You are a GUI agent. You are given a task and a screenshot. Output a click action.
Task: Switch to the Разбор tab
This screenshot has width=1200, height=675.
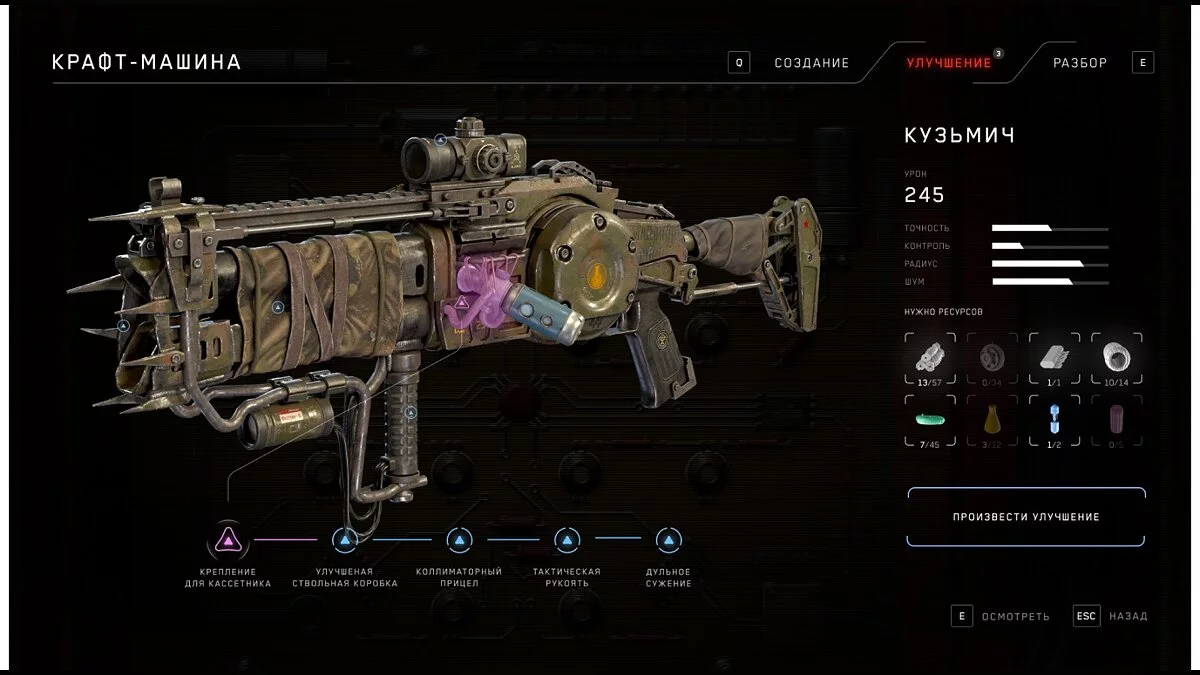[1080, 63]
